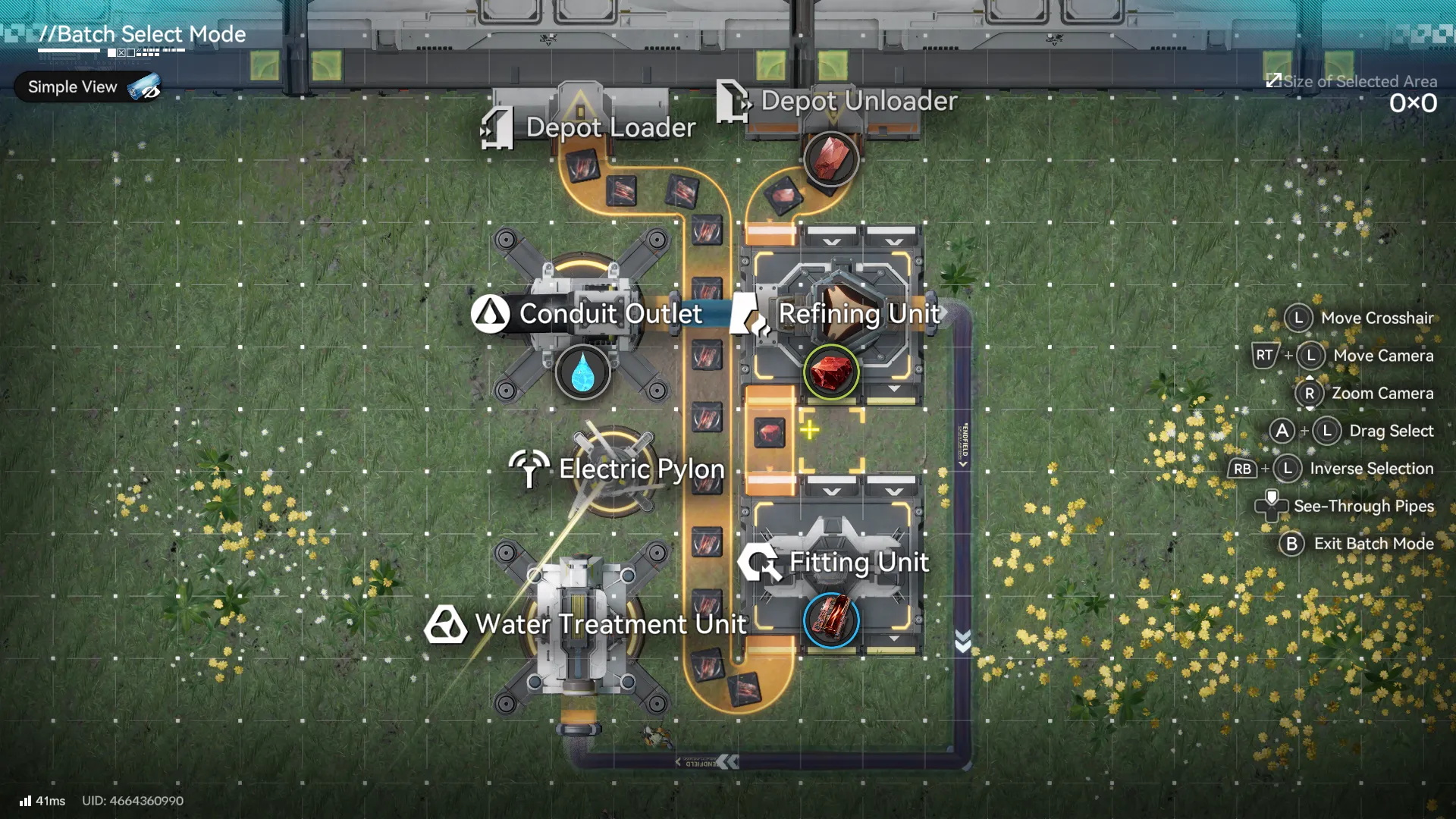Toggle the Simple View button

coord(88,87)
